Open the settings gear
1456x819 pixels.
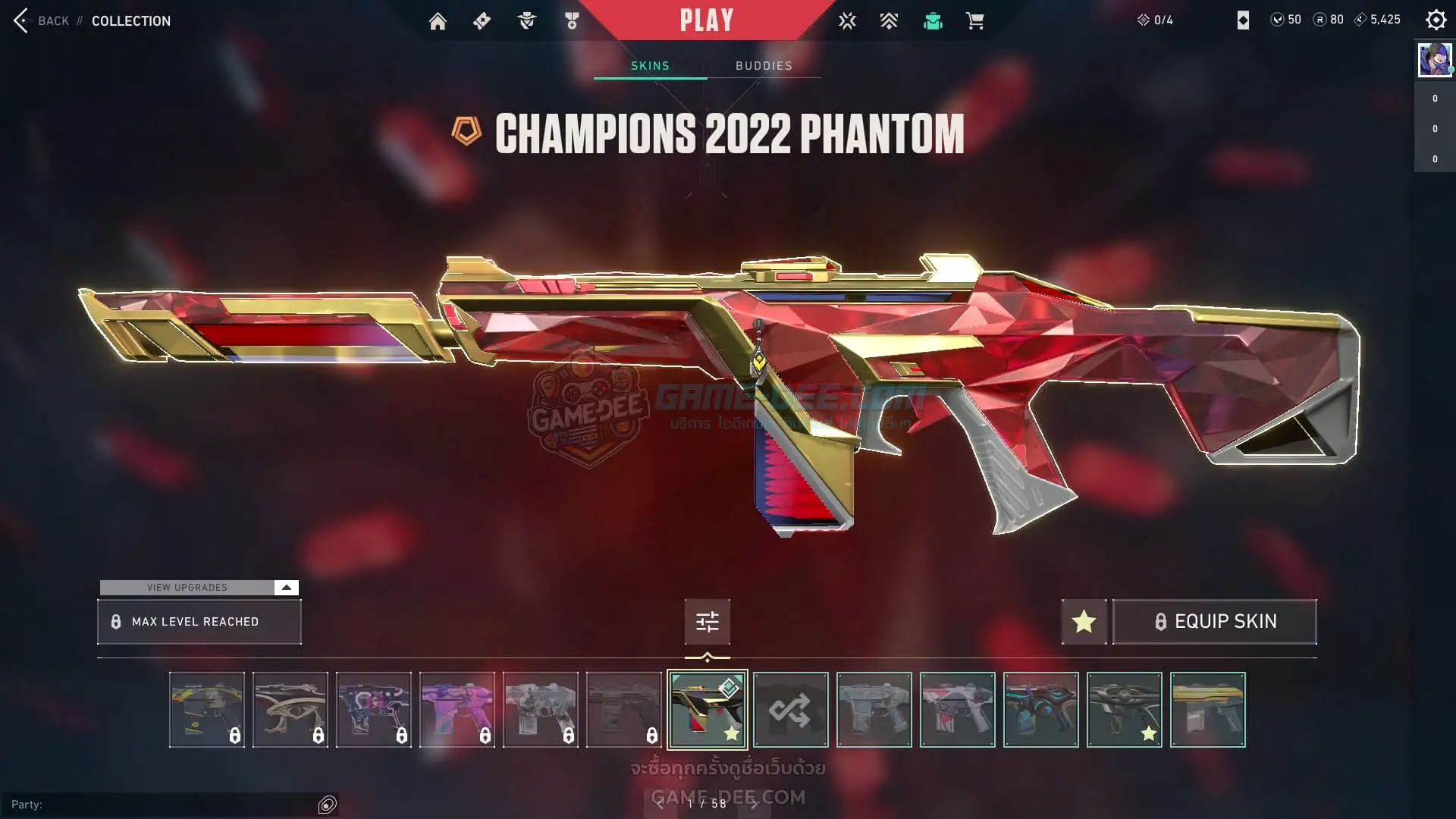pos(1436,20)
